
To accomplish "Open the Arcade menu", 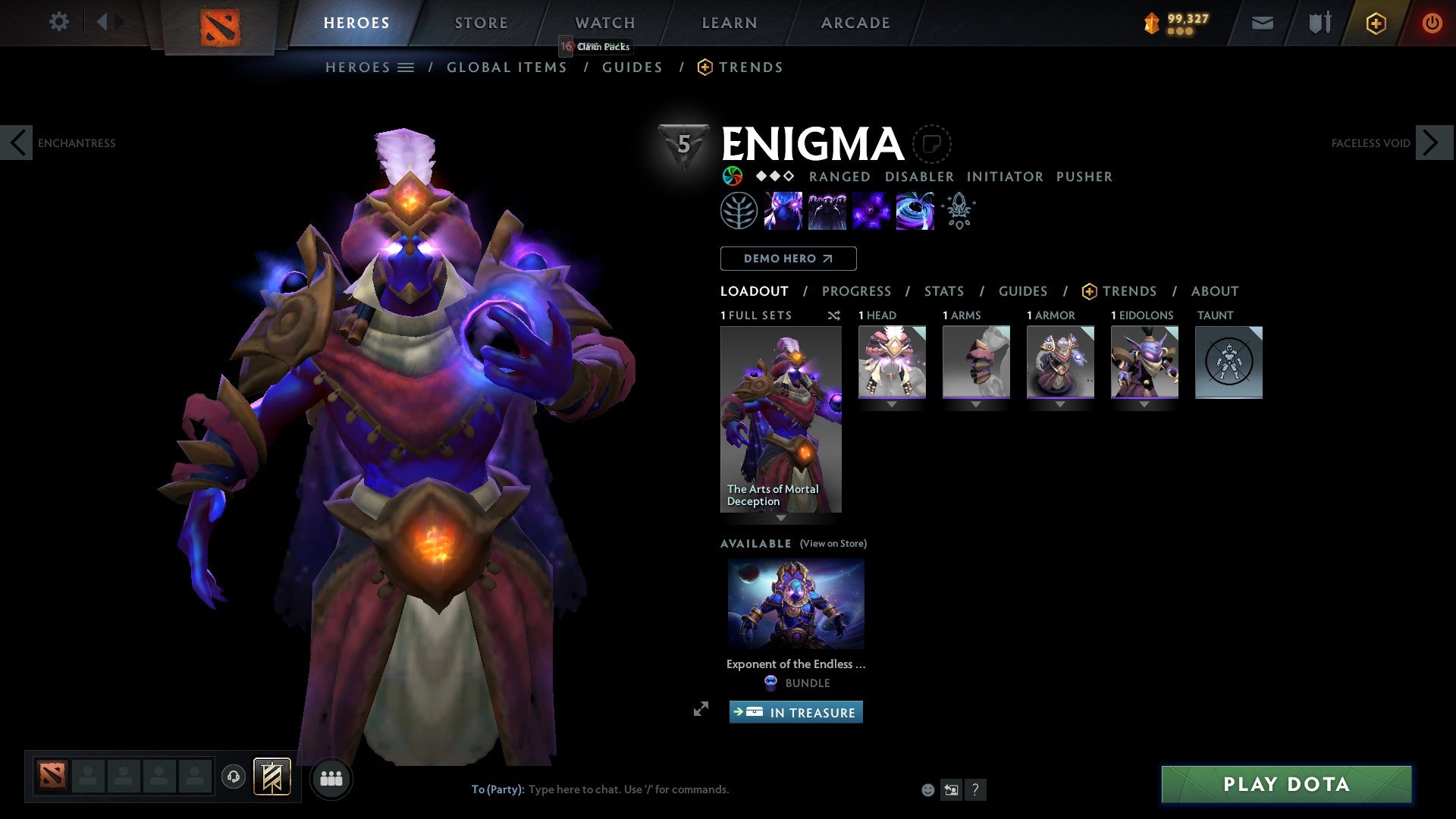I will pyautogui.click(x=855, y=22).
